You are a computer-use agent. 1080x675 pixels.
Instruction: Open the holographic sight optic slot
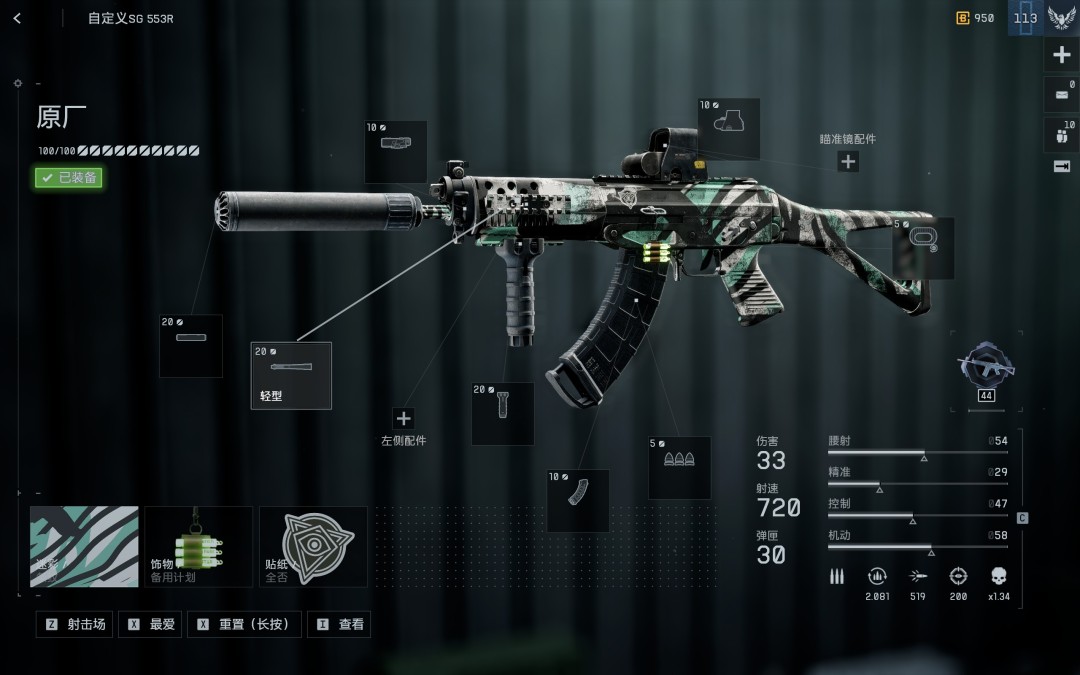click(728, 128)
